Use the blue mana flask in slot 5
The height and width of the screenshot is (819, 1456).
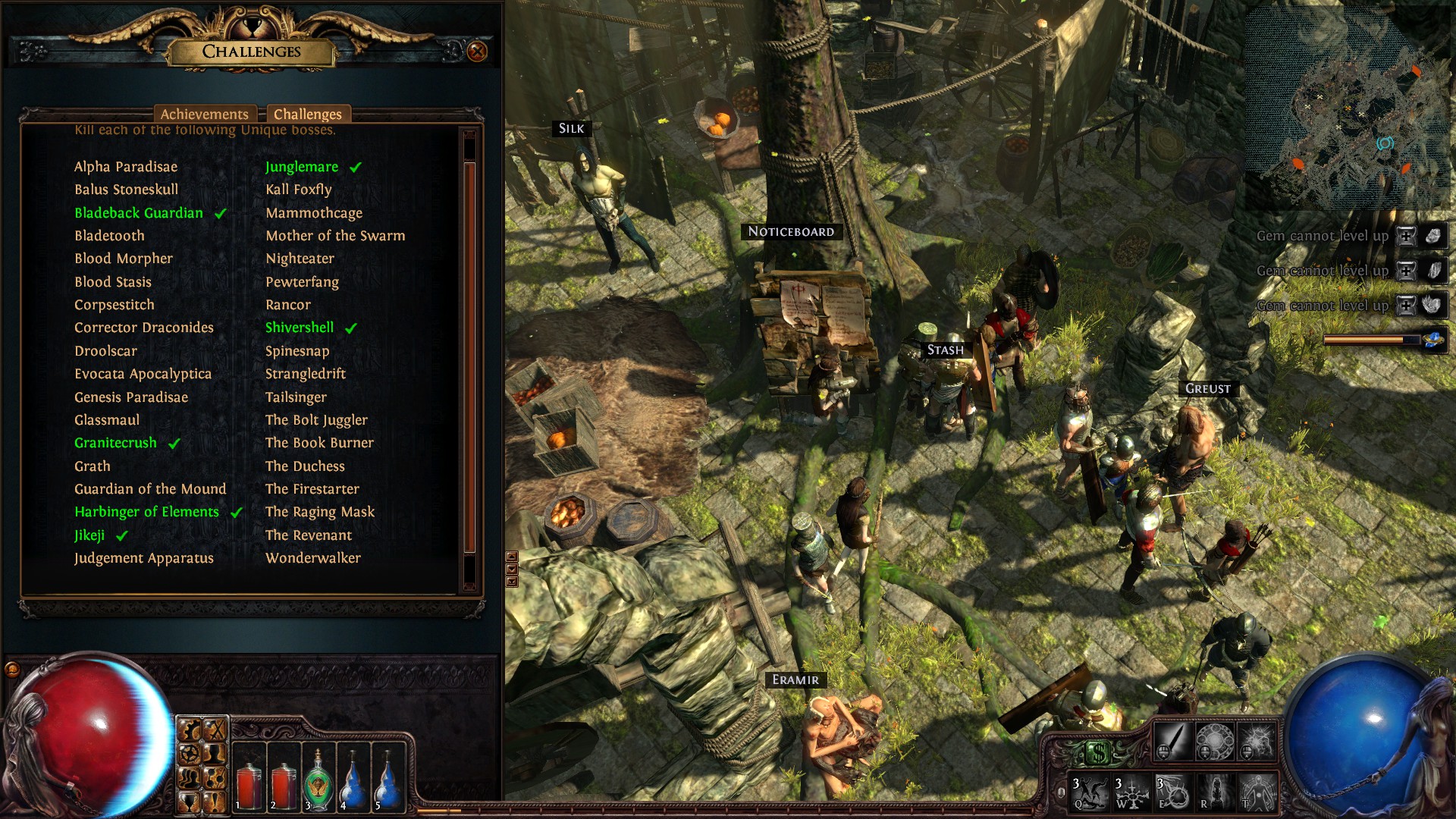388,780
